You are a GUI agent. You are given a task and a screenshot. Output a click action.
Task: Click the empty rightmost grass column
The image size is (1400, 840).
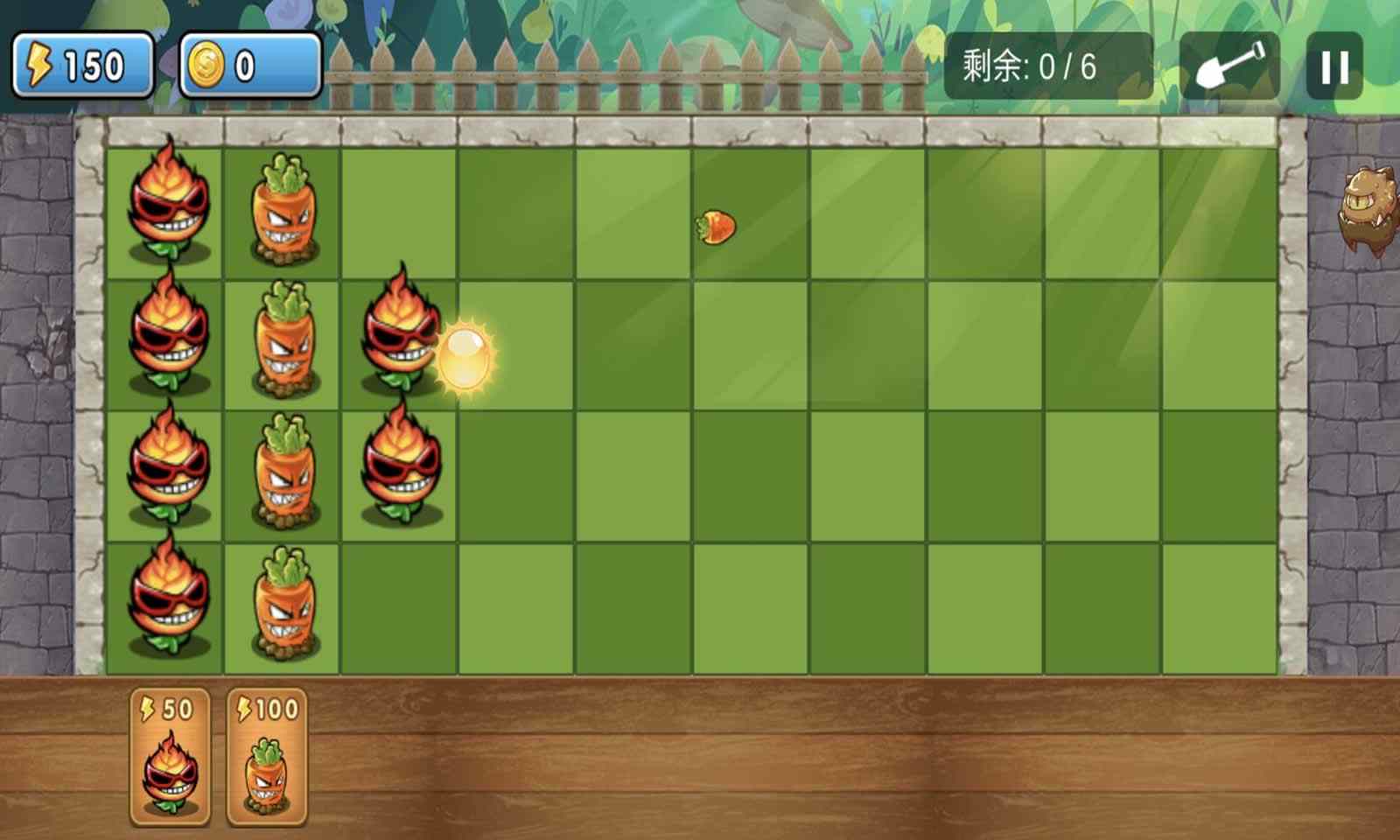pos(1216,394)
